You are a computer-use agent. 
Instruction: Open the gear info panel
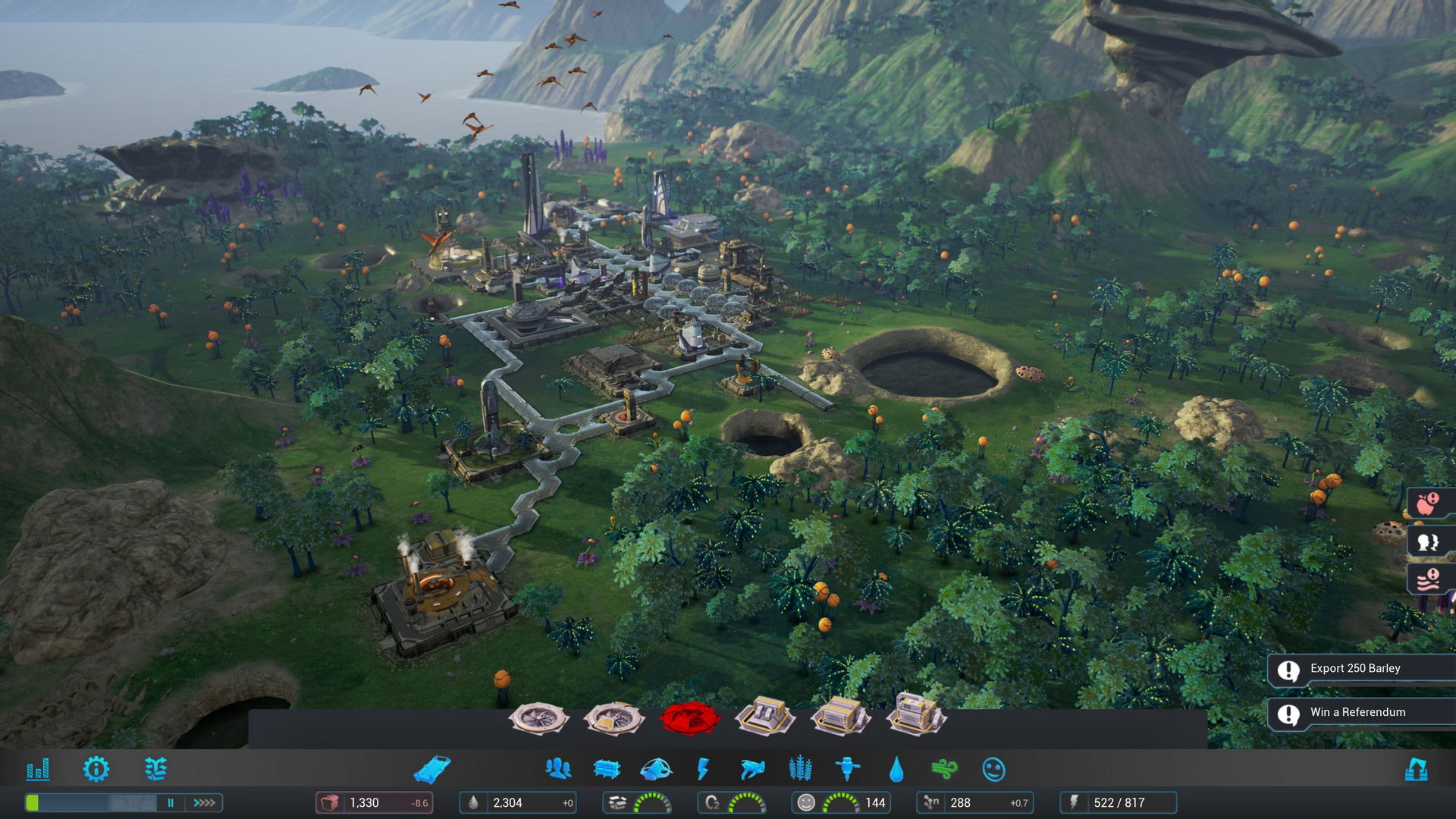[96, 770]
